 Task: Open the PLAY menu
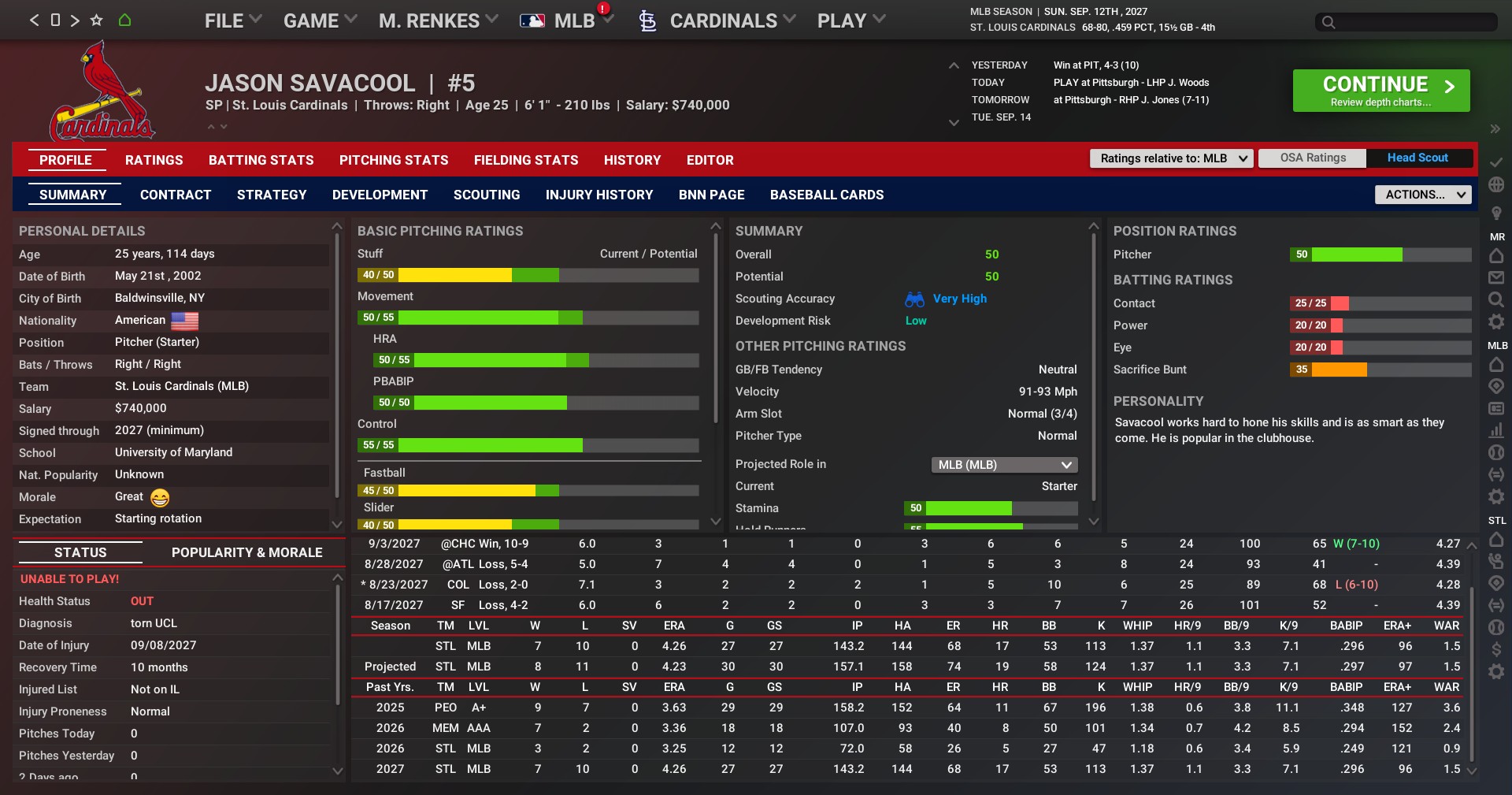(850, 21)
